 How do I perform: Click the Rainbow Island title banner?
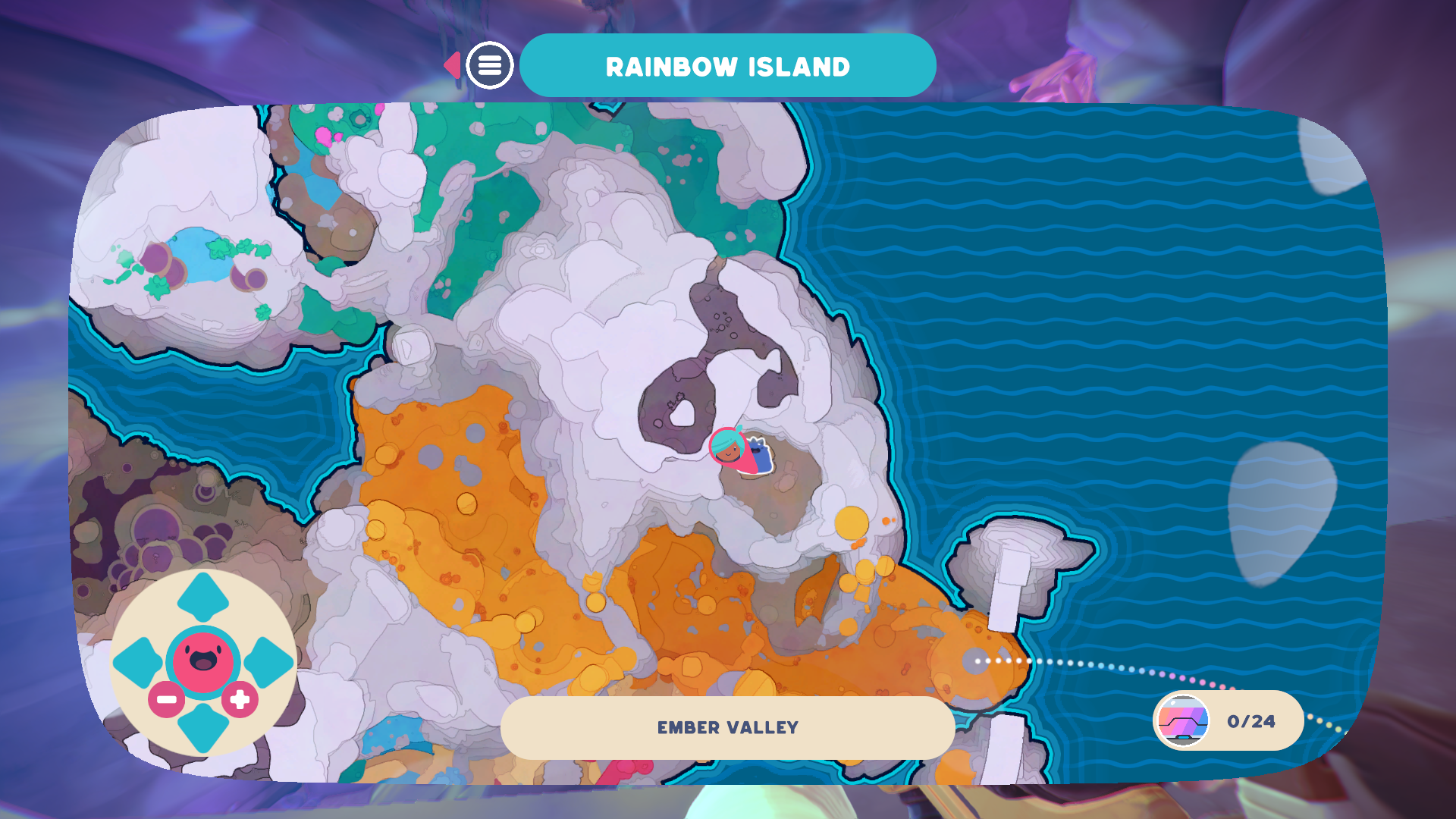[727, 65]
